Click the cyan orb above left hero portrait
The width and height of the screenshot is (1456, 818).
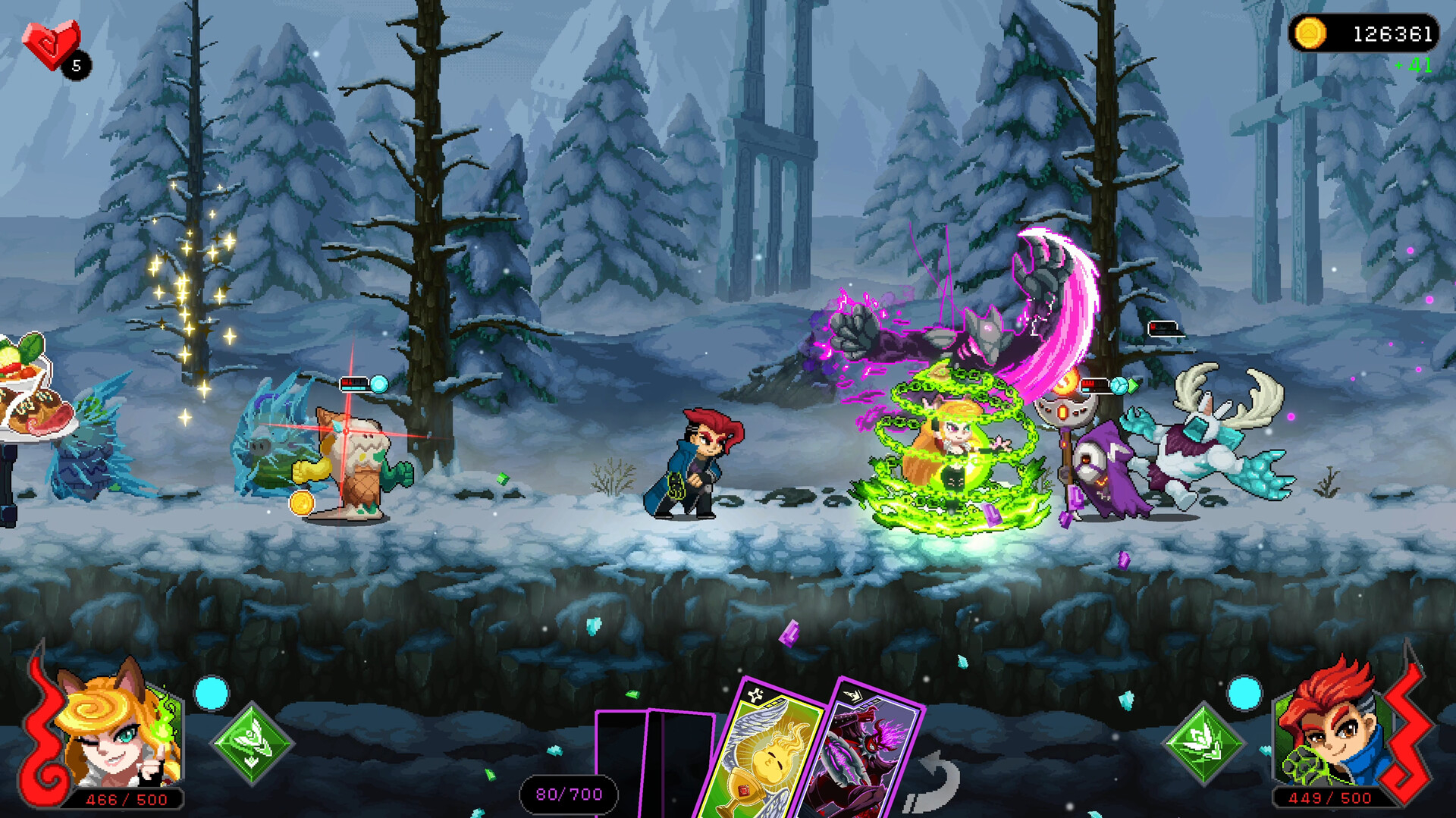(212, 692)
